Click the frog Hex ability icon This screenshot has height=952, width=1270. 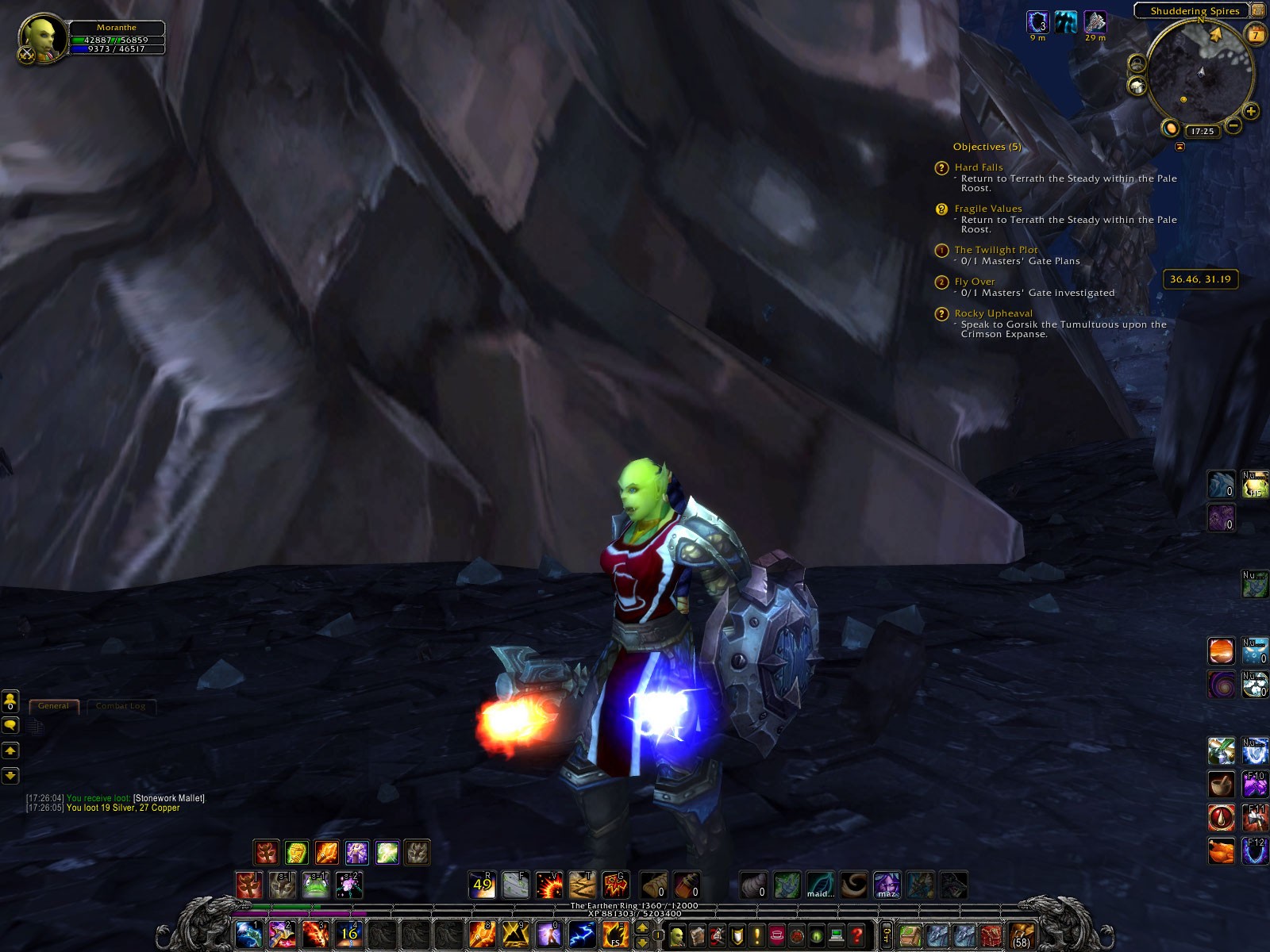coord(315,885)
